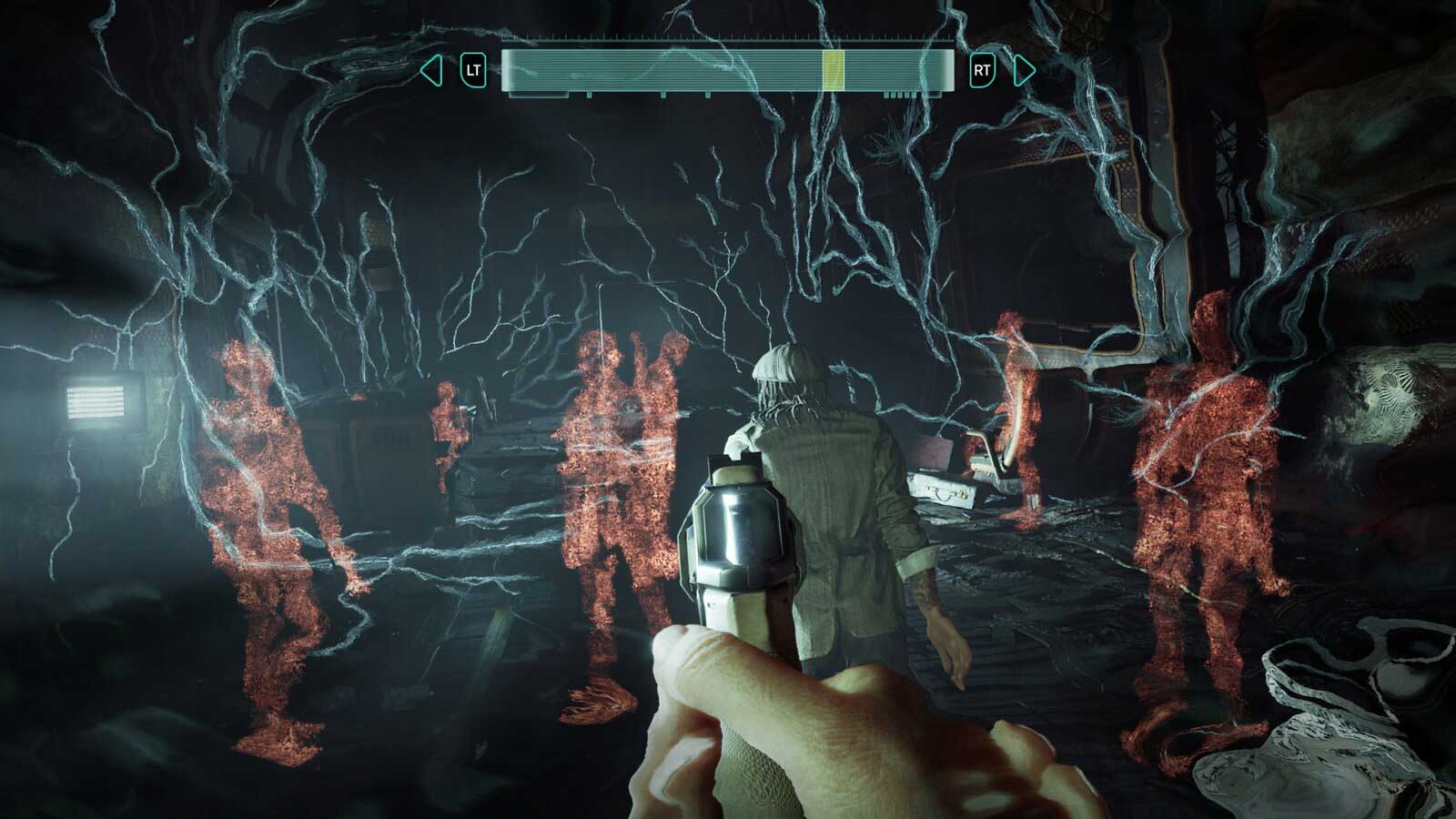Viewport: 1456px width, 819px height.
Task: Expand the timeline using the left triangle chevron
Action: click(430, 69)
